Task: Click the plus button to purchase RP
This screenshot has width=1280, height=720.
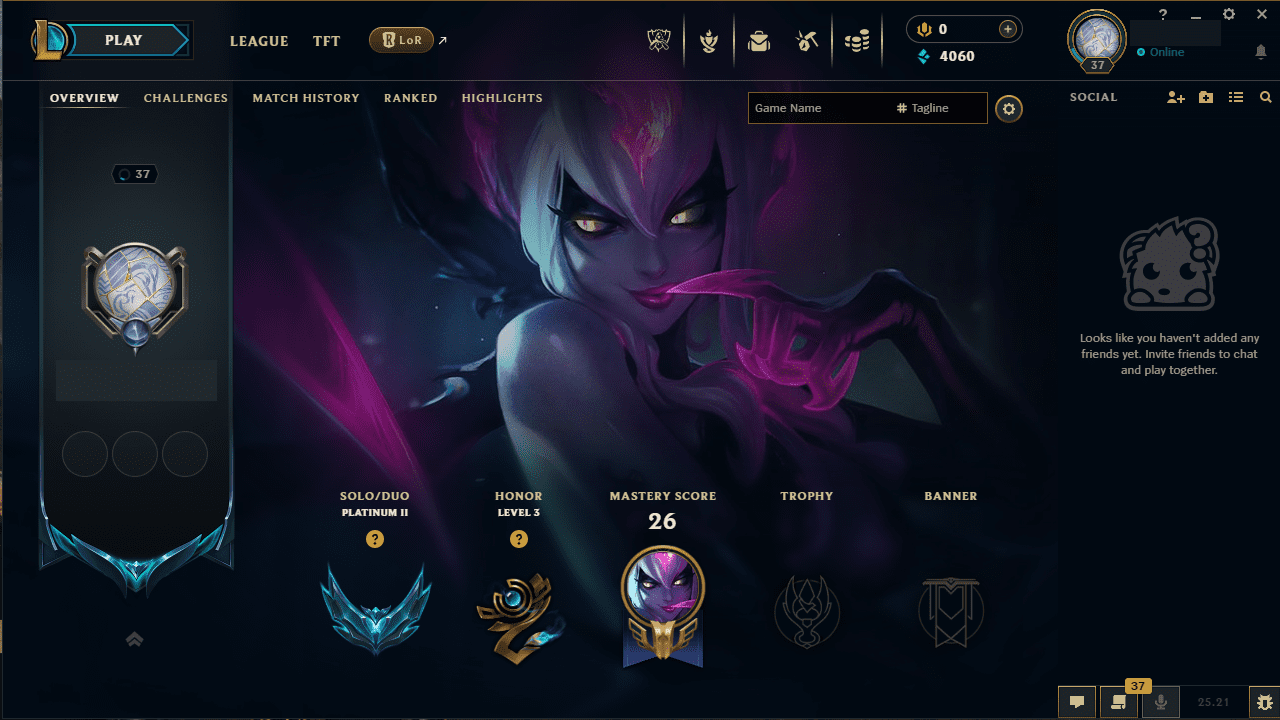Action: point(1007,28)
